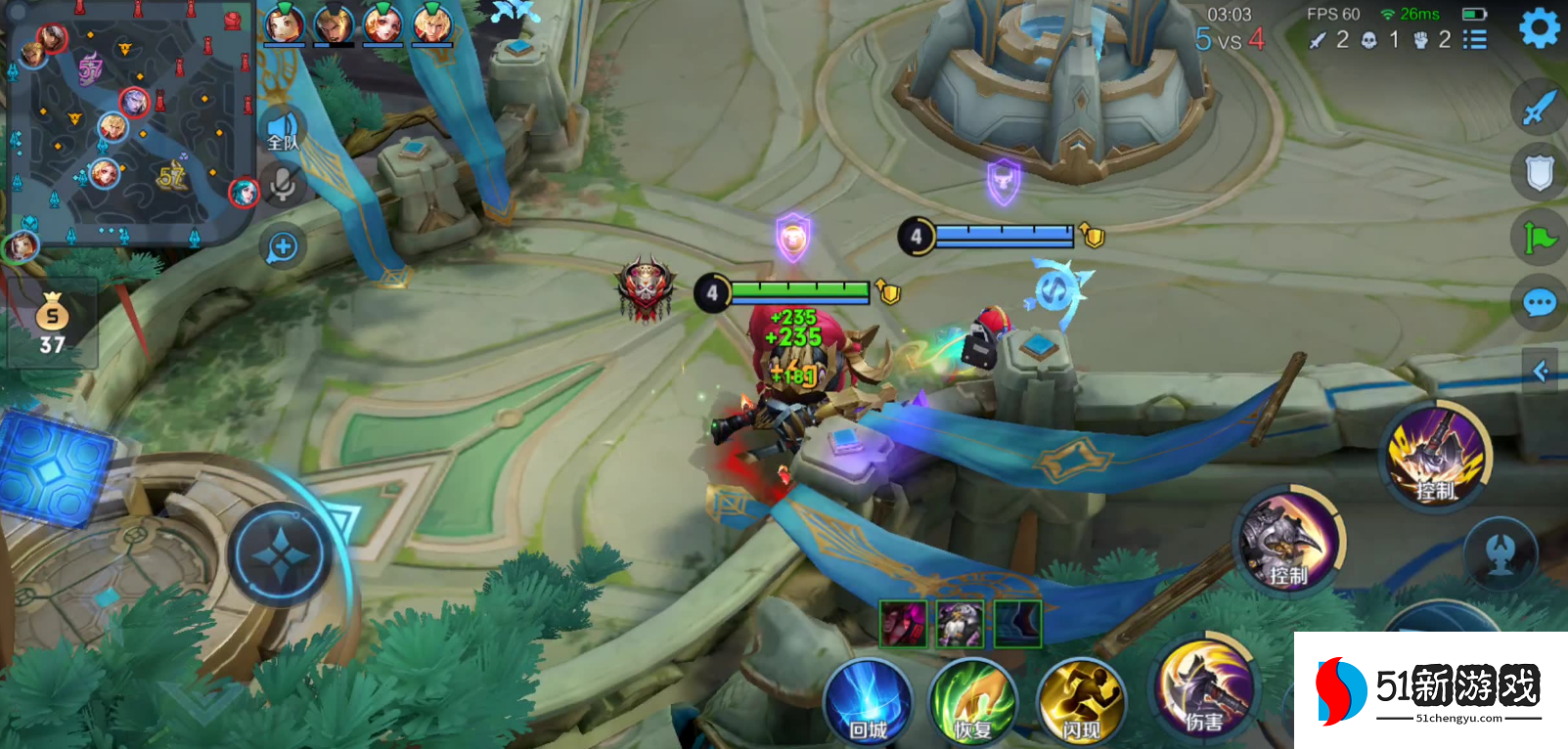Tap the tower attack target button
This screenshot has height=749, width=1568.
(x=1501, y=554)
